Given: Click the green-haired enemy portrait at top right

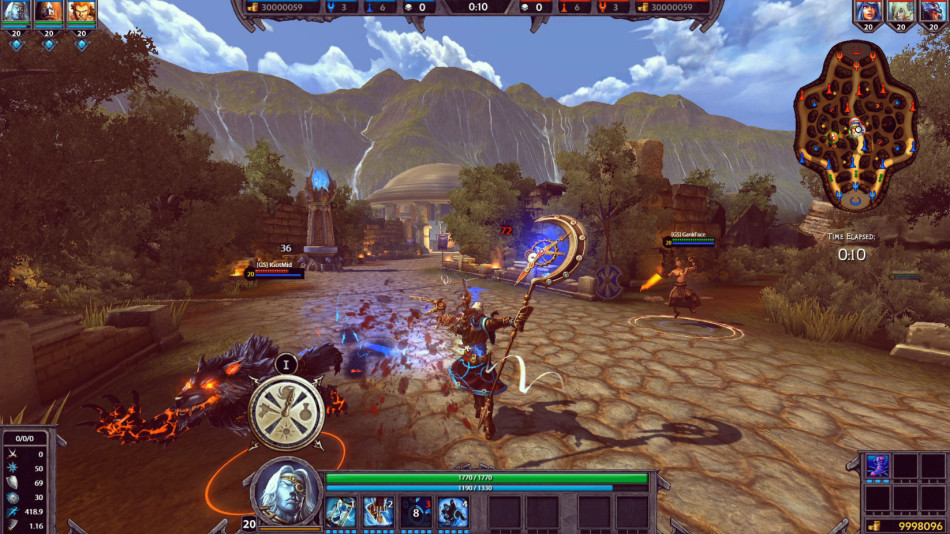Looking at the screenshot, I should pyautogui.click(x=899, y=11).
